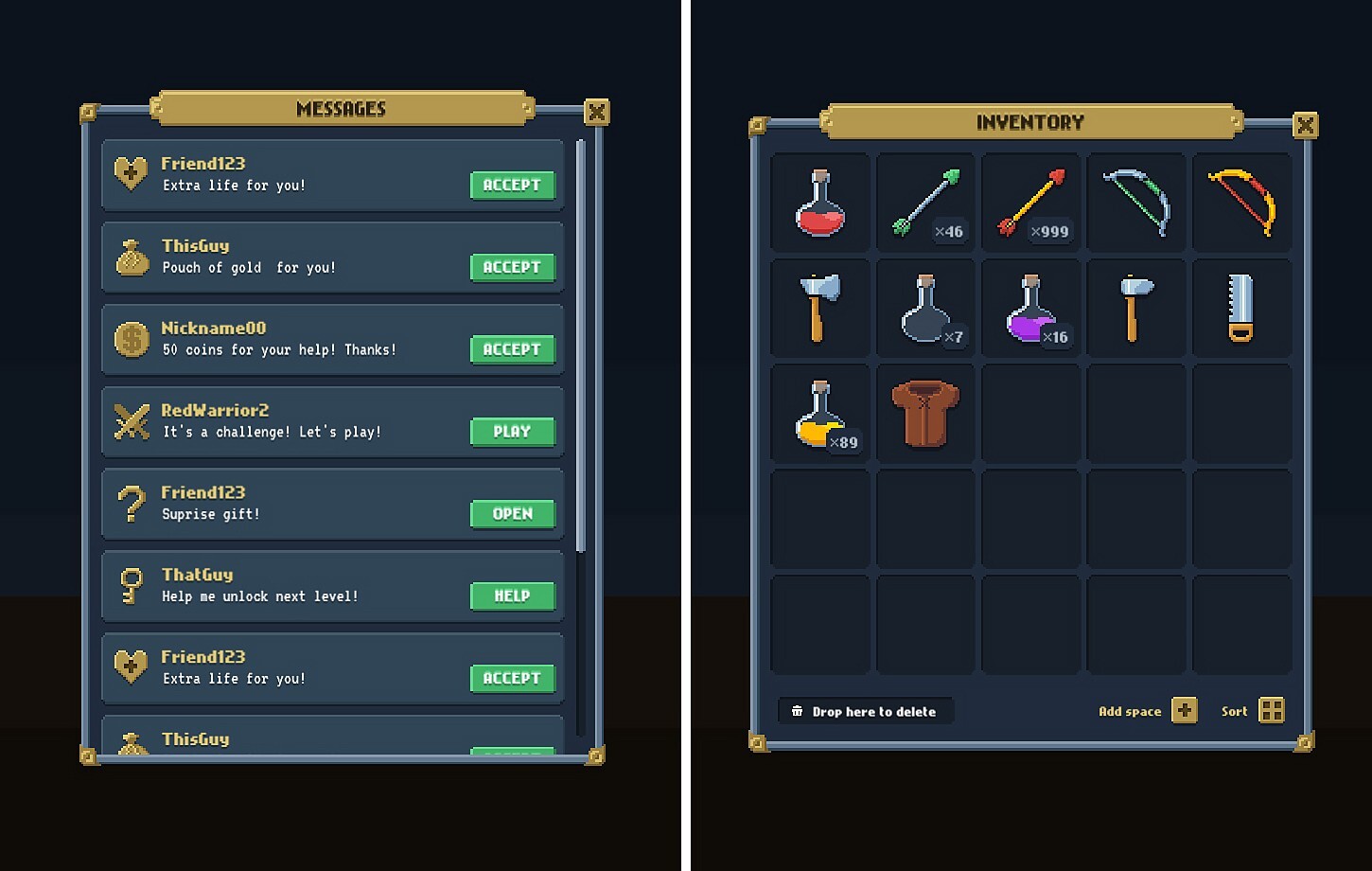The image size is (1372, 871).
Task: Click the Sort button in the inventory
Action: (x=1271, y=710)
